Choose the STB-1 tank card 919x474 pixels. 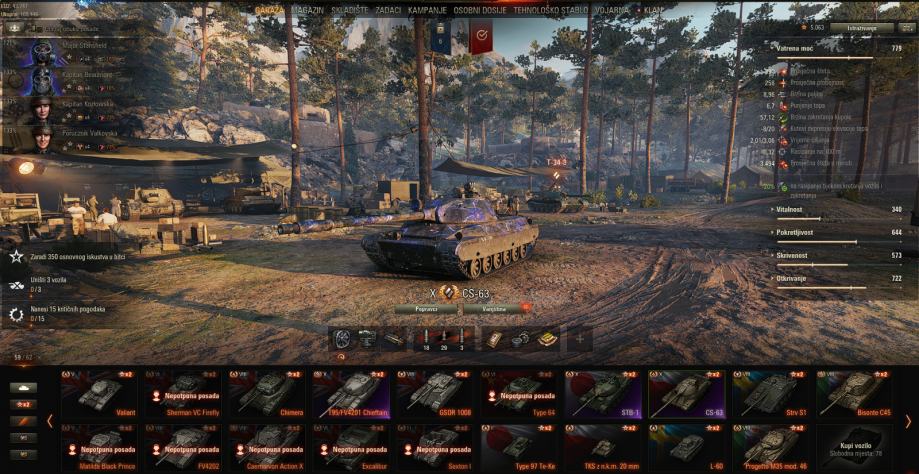pyautogui.click(x=603, y=393)
